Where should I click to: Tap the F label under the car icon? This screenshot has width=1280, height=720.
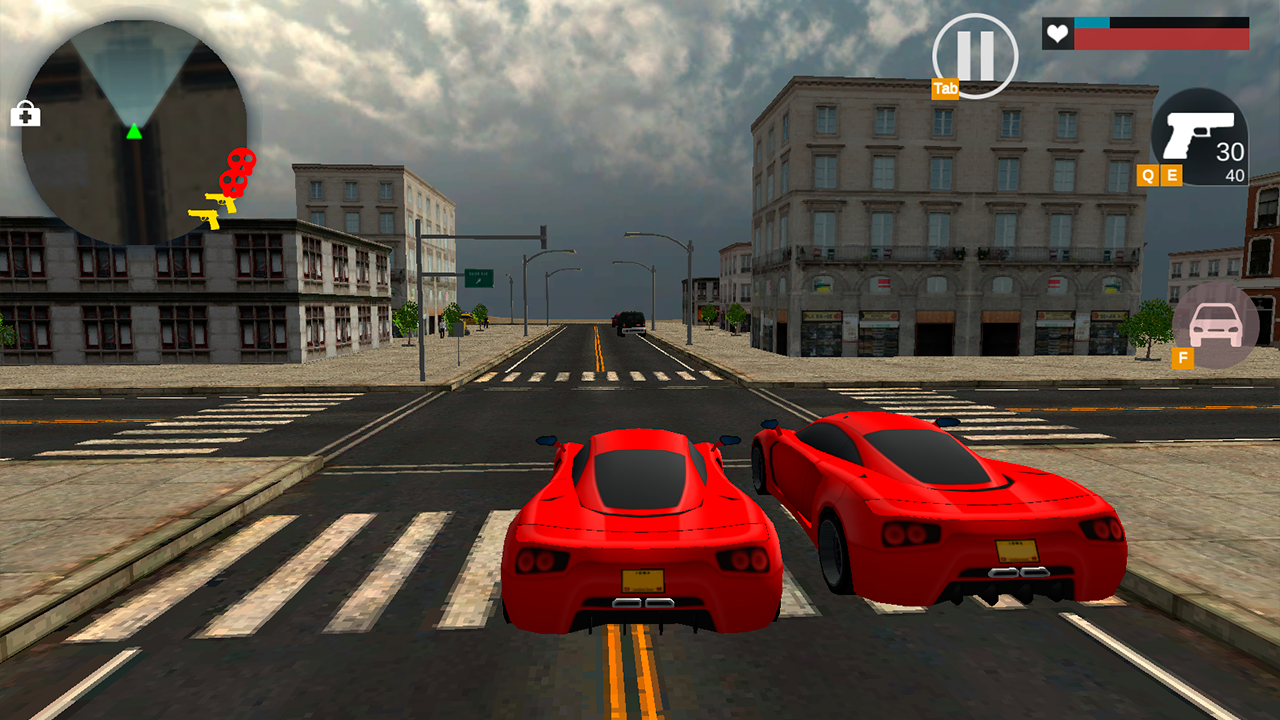[x=1182, y=356]
